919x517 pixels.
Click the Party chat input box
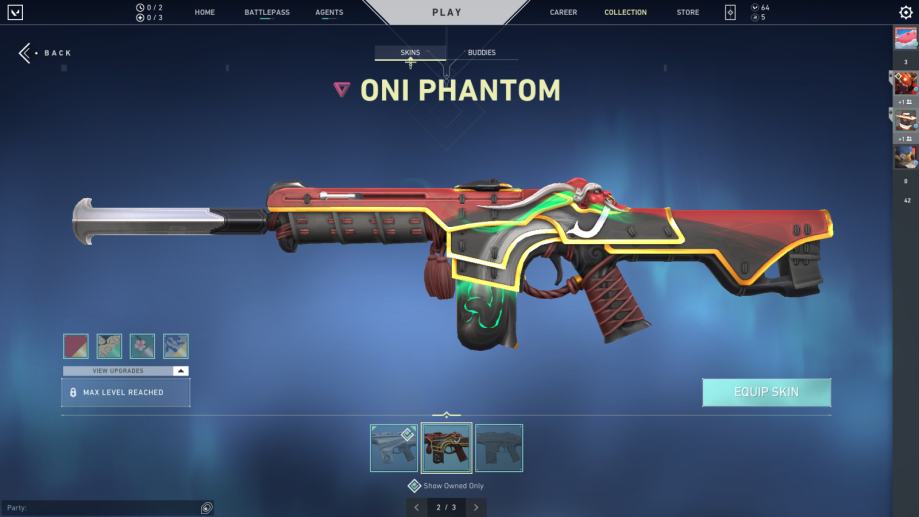tap(100, 508)
